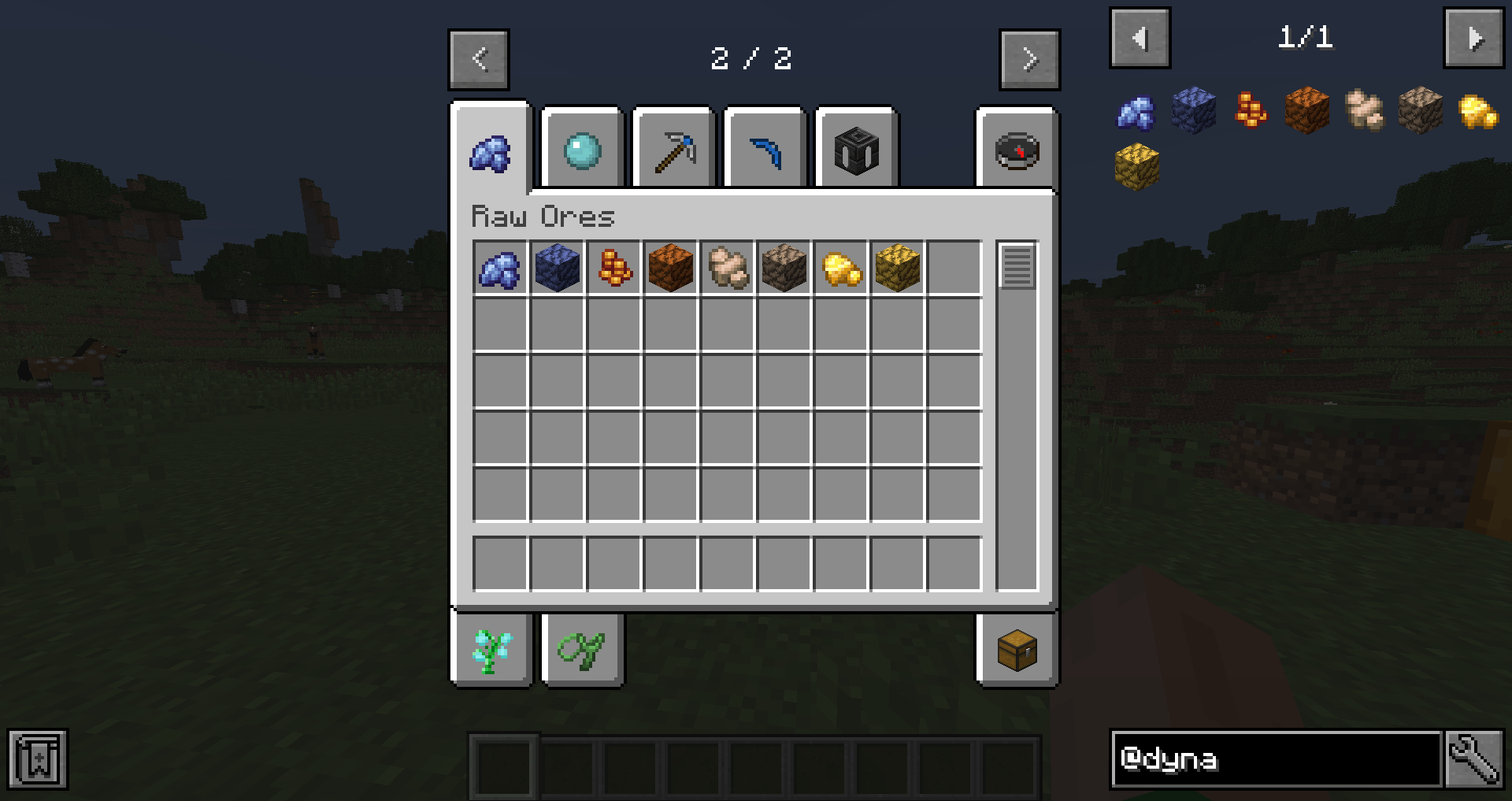Pick up the raw gold nugget item
The width and height of the screenshot is (1512, 801).
(x=839, y=268)
